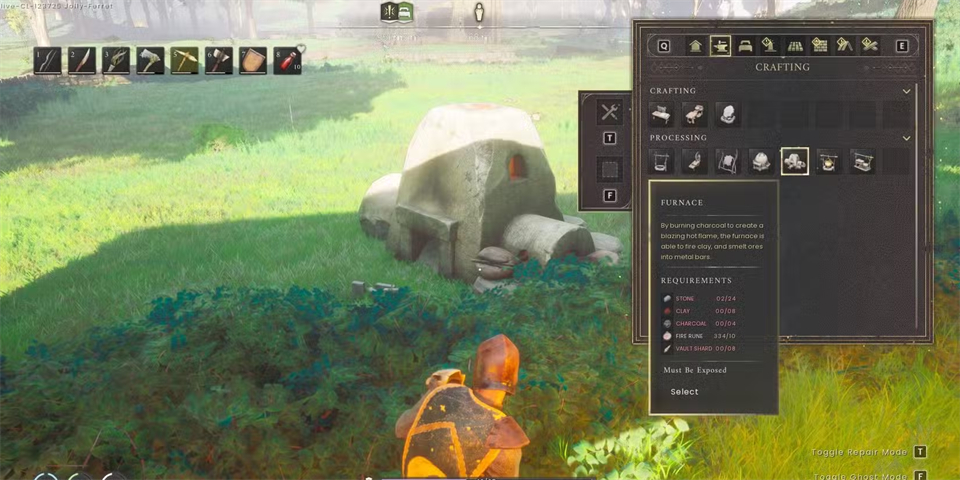Select the shield in hotbar slot 7
The height and width of the screenshot is (480, 960).
[252, 60]
